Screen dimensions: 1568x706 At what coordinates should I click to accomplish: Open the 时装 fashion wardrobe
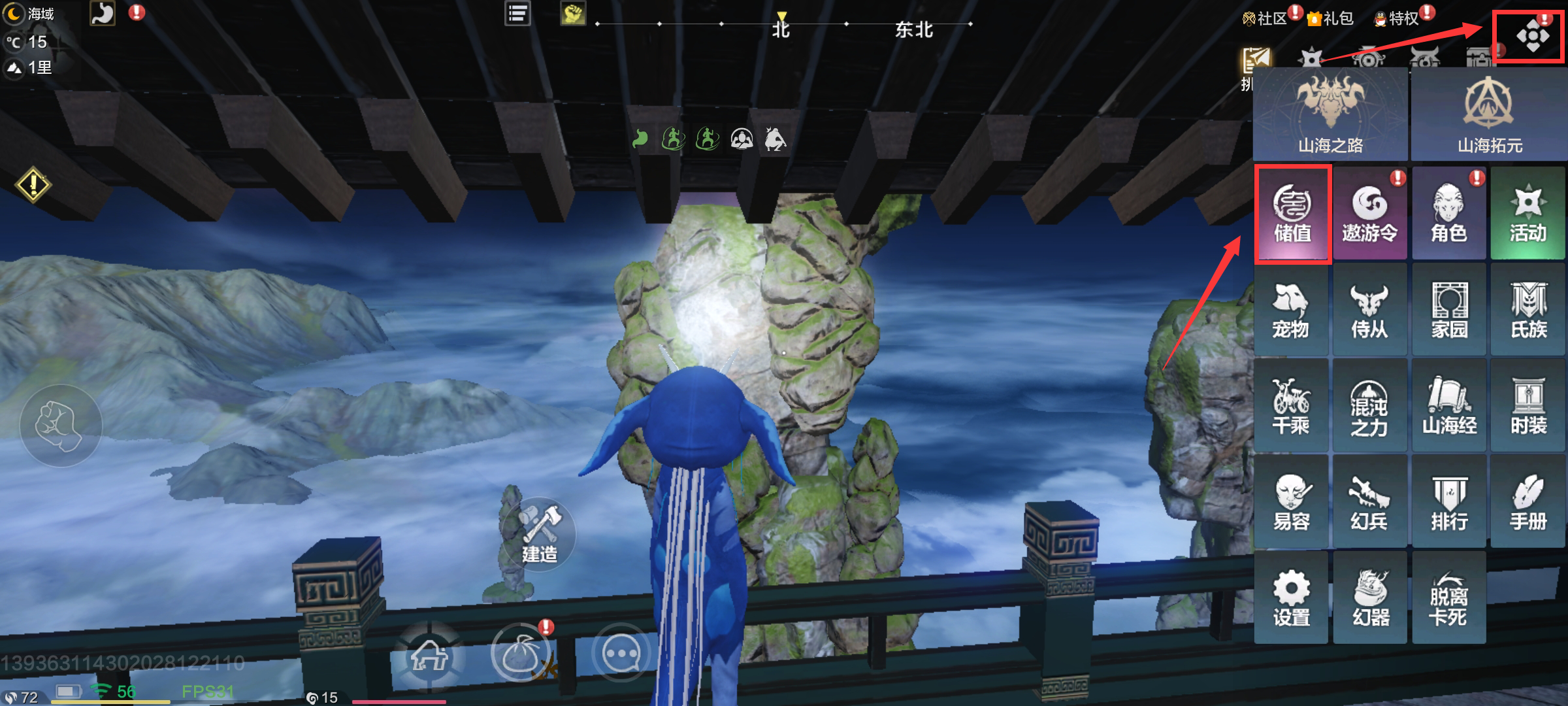tap(1528, 407)
